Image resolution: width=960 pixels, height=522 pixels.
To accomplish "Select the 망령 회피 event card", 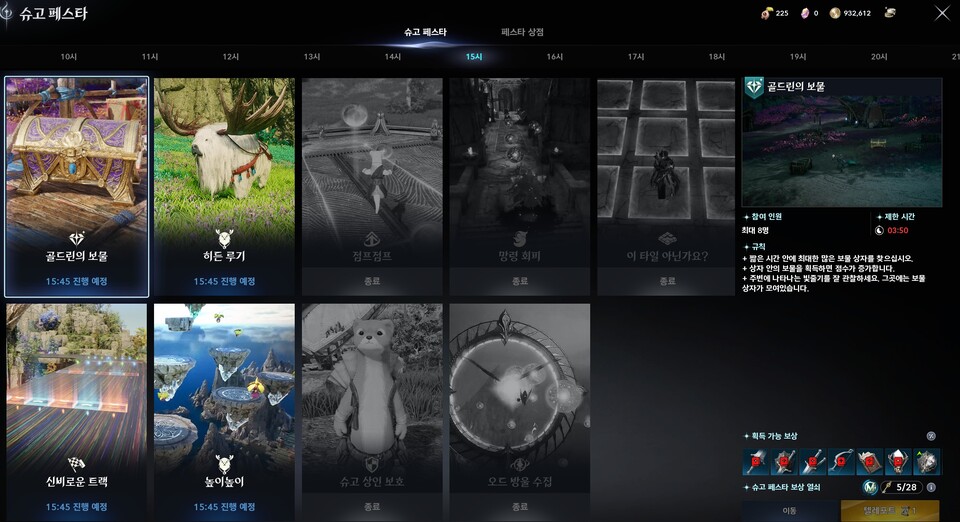I will pos(519,187).
